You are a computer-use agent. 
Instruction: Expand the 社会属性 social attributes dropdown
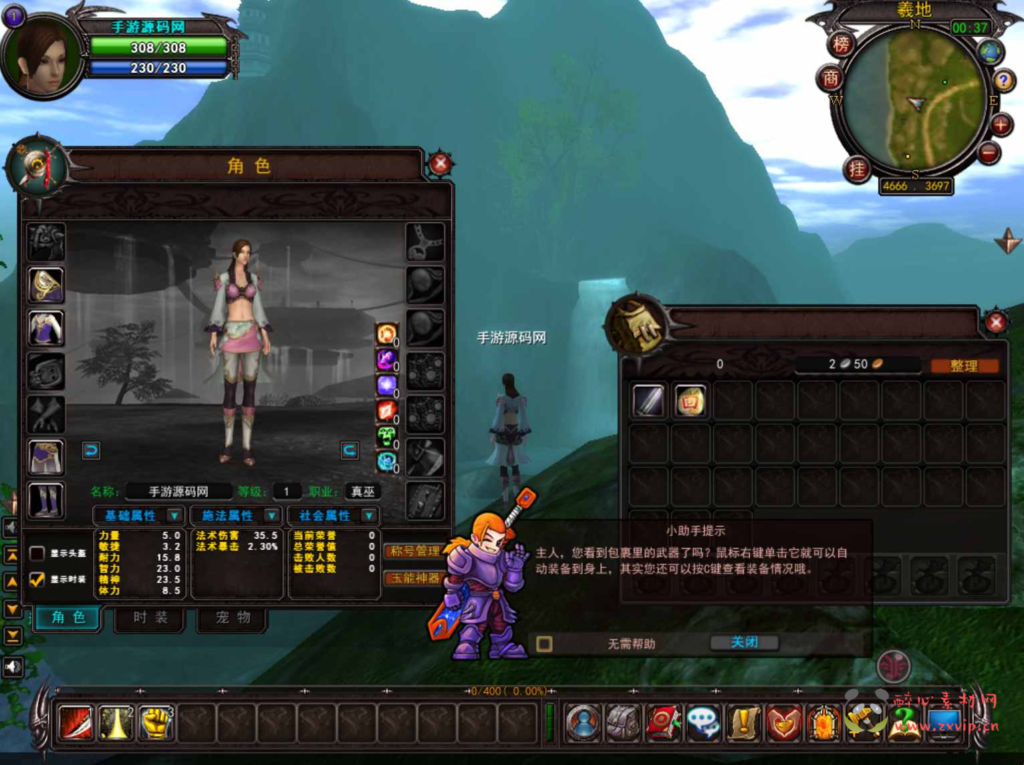pos(369,516)
